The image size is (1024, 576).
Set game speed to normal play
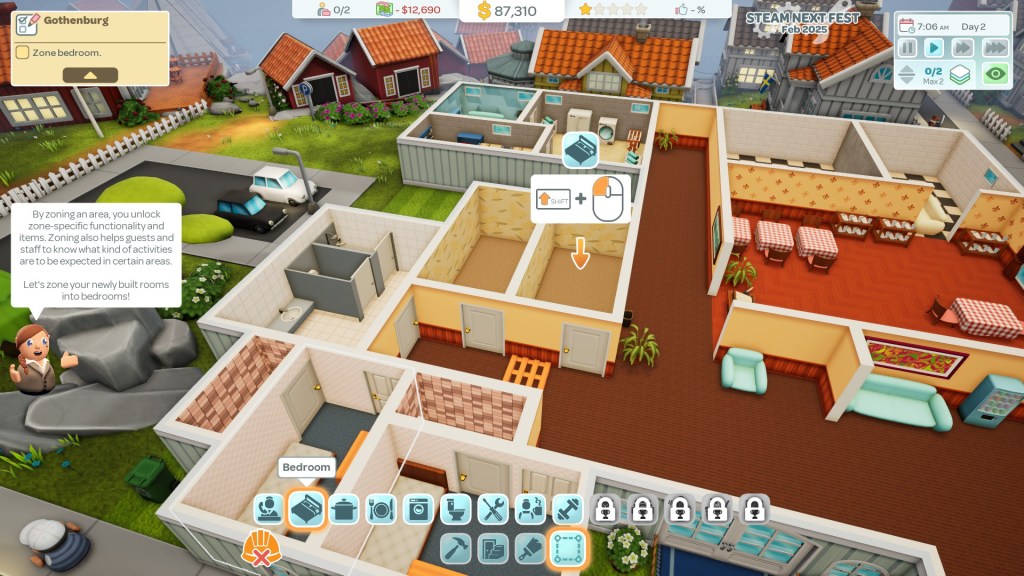point(934,47)
